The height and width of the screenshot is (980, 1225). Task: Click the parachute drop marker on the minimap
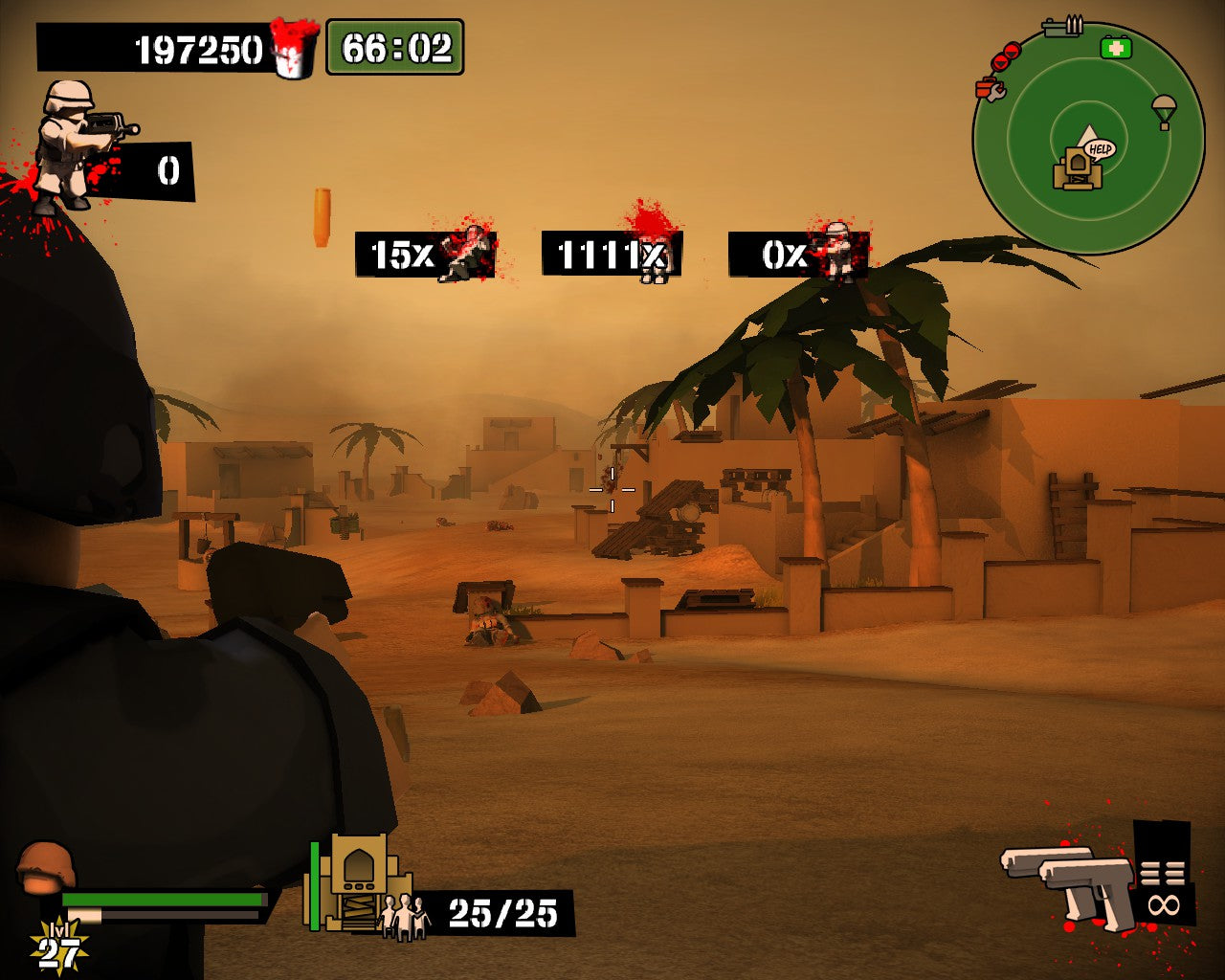click(x=1164, y=110)
